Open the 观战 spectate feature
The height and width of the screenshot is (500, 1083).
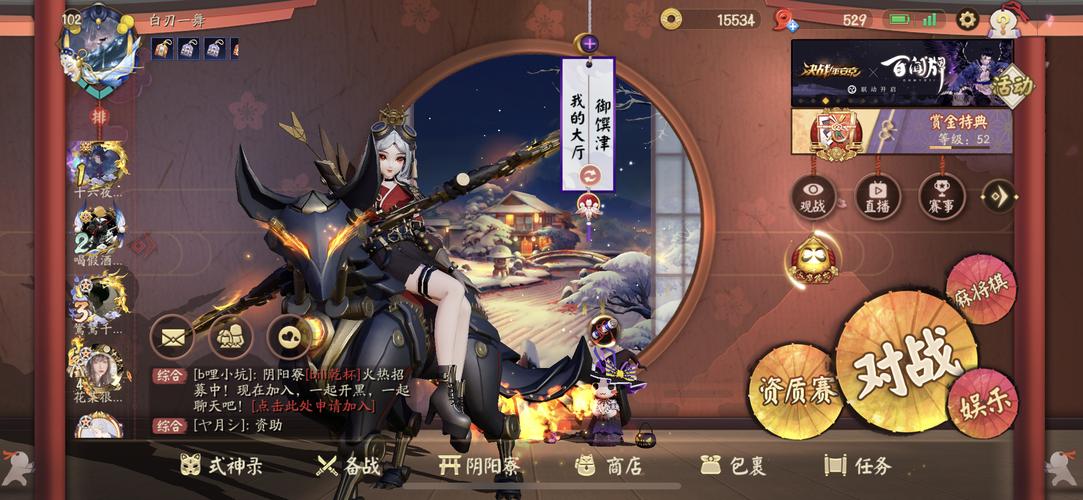click(x=813, y=195)
